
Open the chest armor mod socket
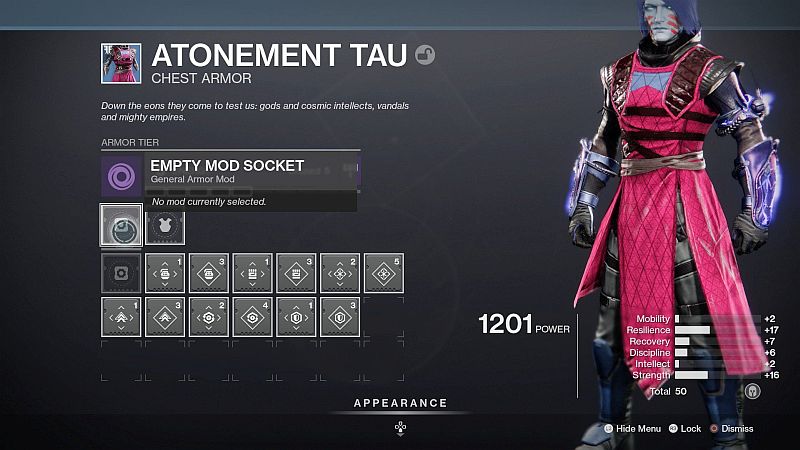pyautogui.click(x=164, y=226)
